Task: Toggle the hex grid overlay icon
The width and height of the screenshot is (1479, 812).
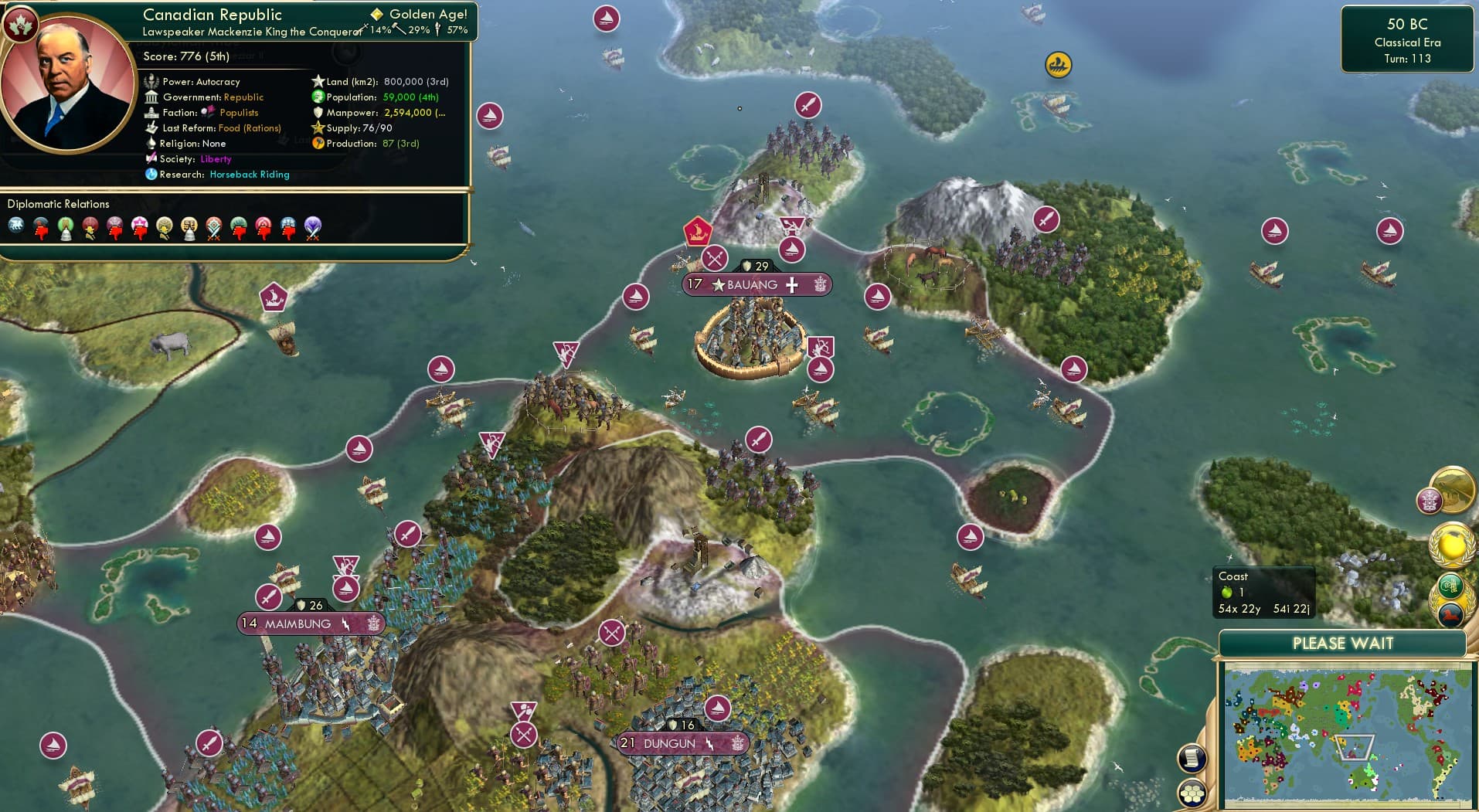Action: 1192,793
